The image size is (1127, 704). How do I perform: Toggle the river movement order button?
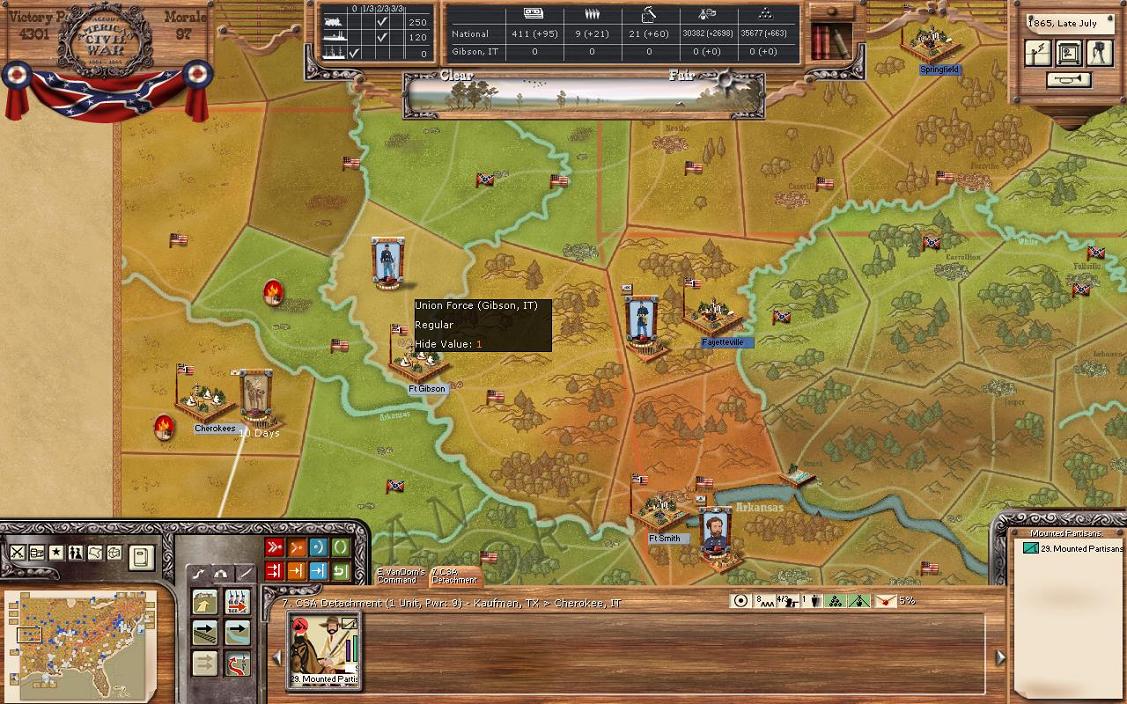(238, 633)
